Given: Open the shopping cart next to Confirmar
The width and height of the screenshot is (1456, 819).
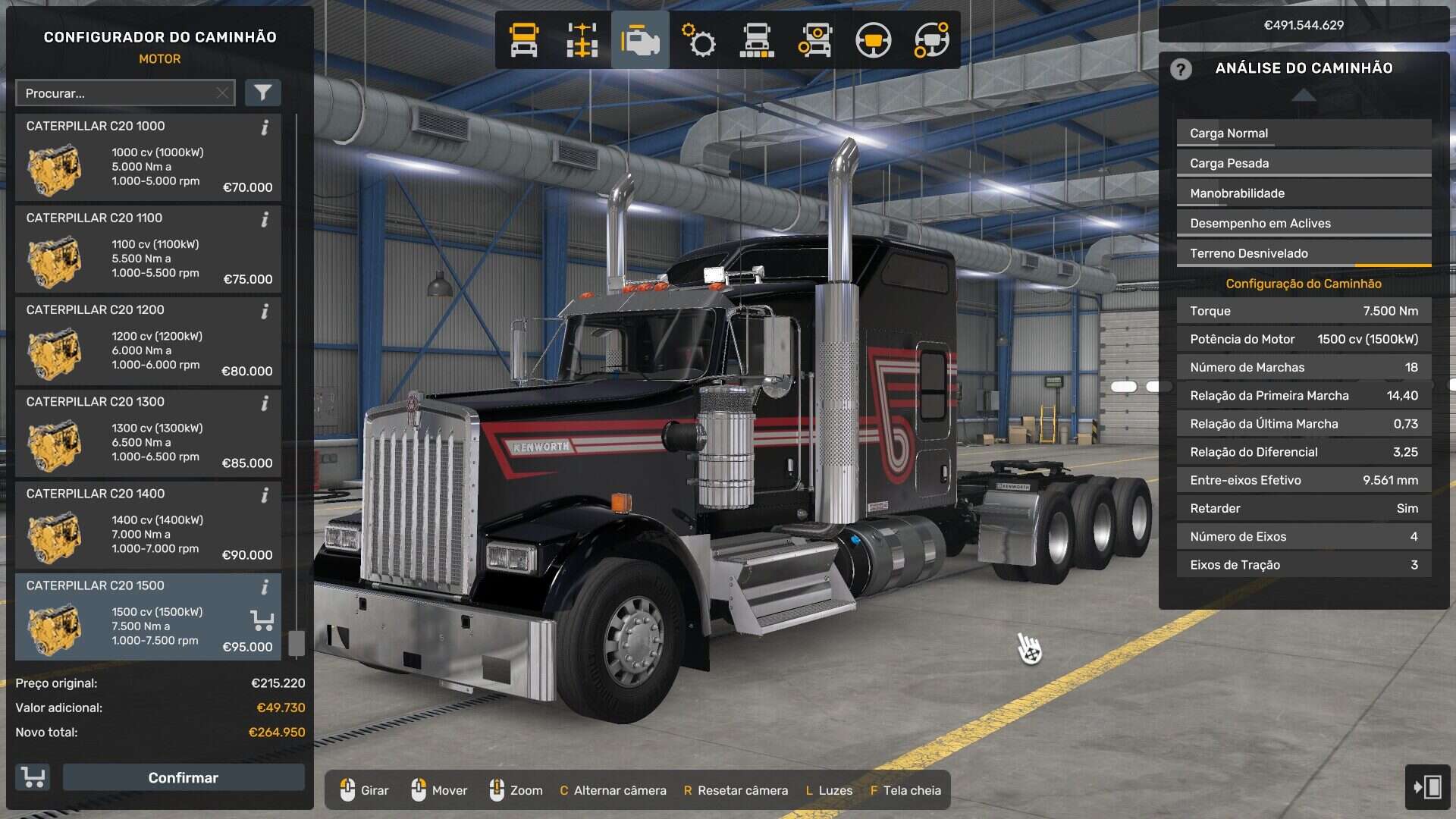Looking at the screenshot, I should 33,777.
